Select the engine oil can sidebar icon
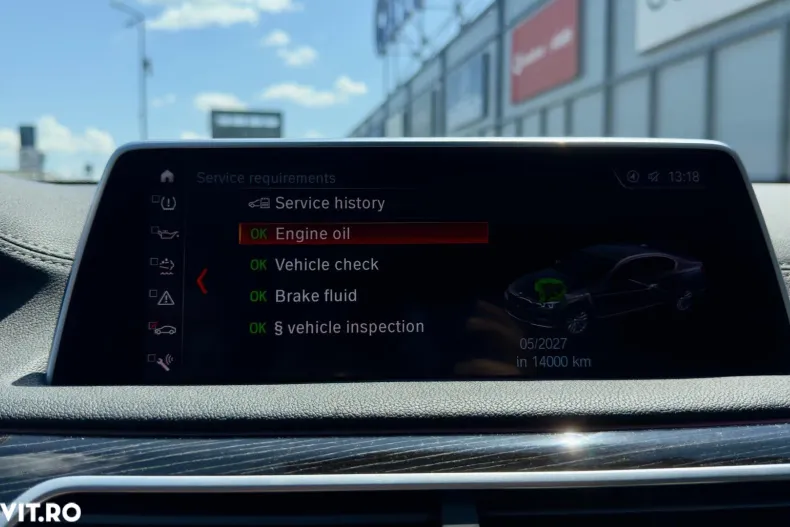Screen dimensions: 790x527 165,233
